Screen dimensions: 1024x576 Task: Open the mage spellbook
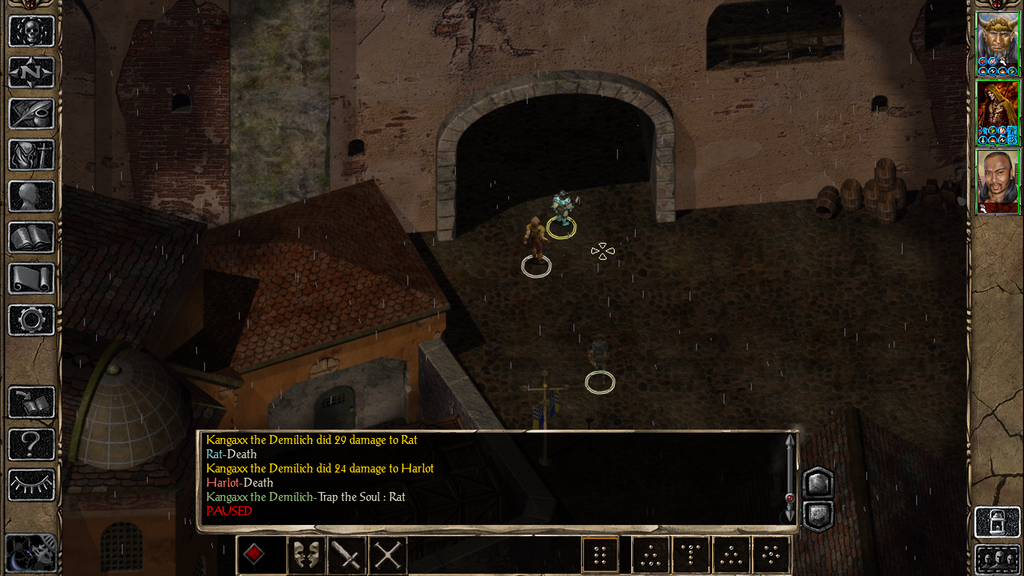click(x=31, y=237)
